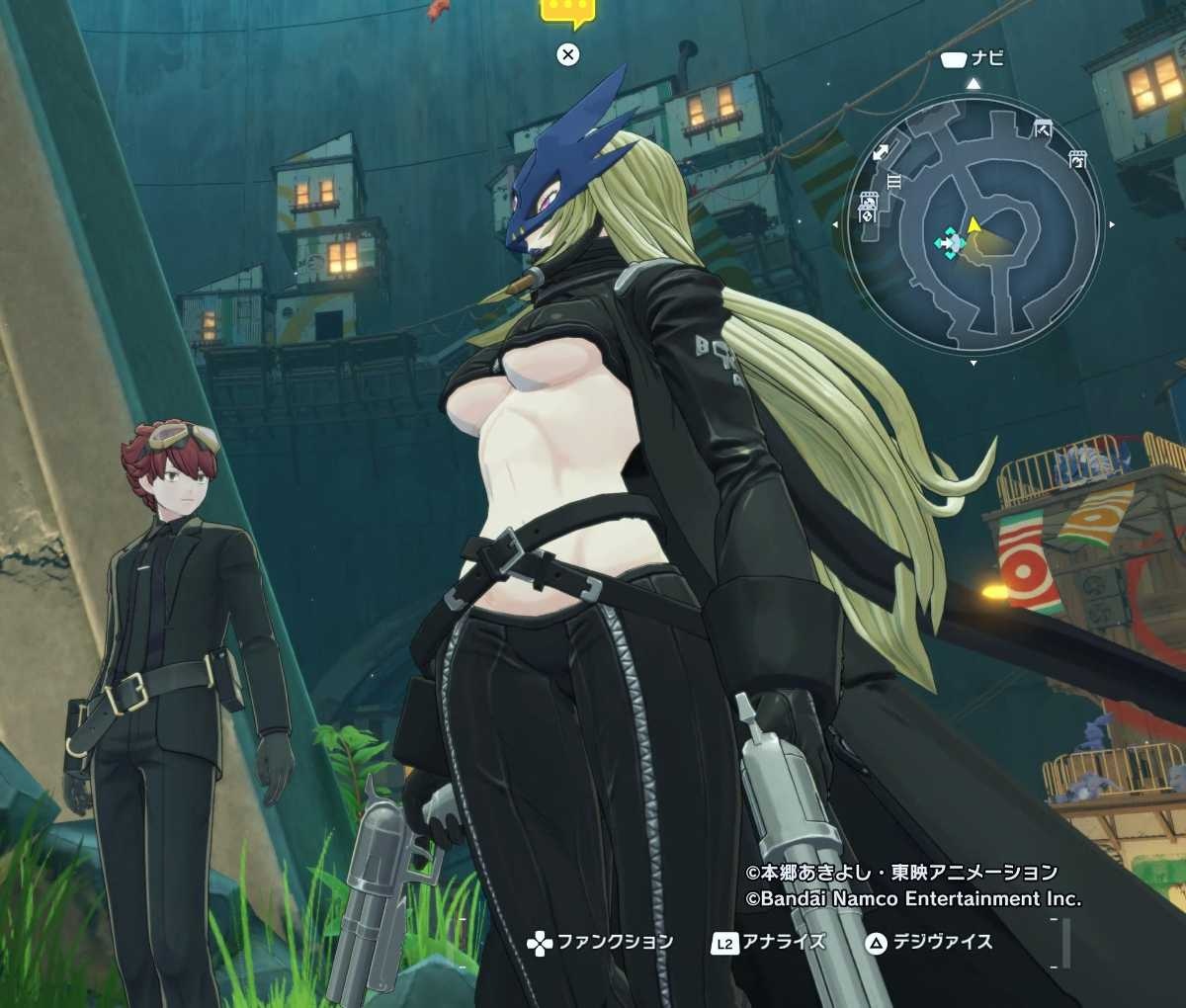Select the yellow player arrow on minimap
1186x1008 pixels.
tap(974, 226)
